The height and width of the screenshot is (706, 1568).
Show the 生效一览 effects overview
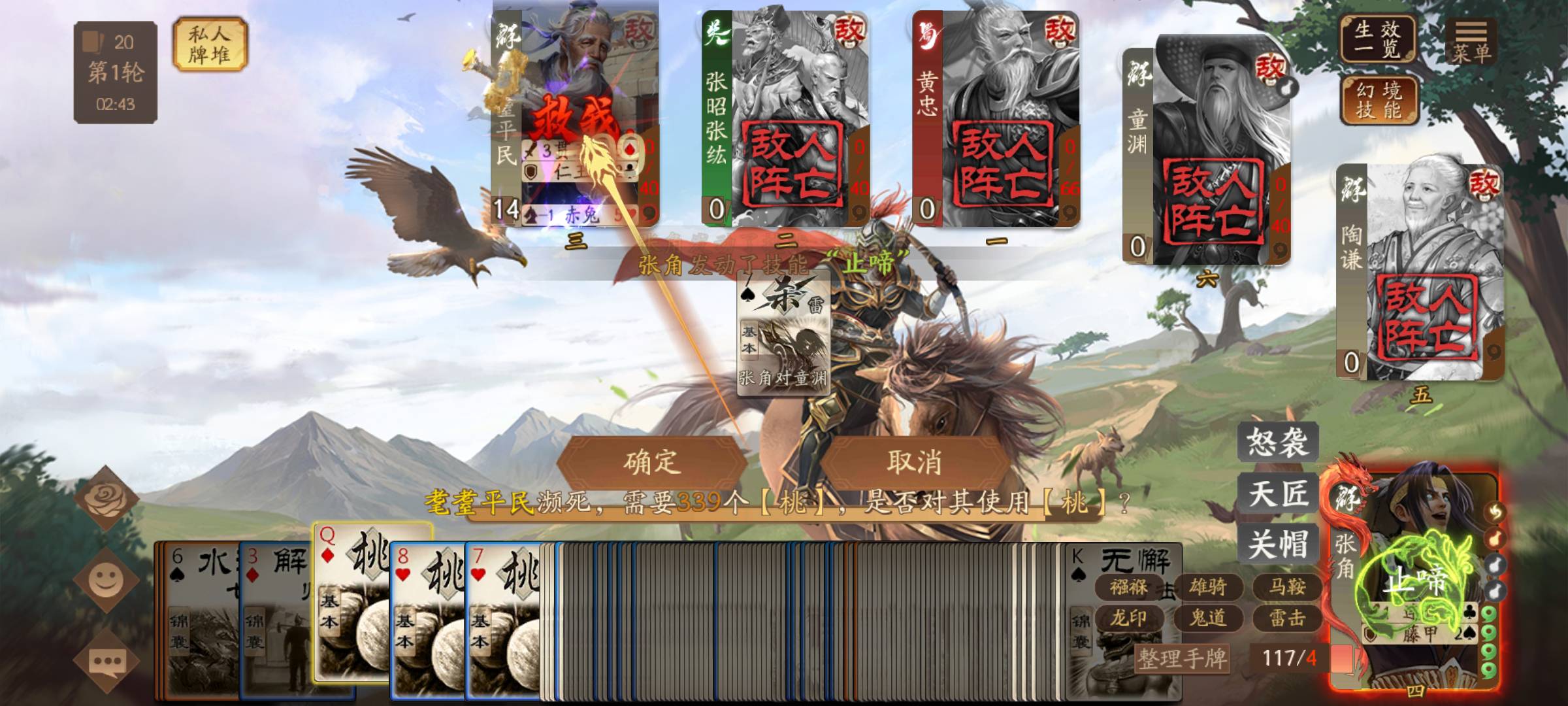click(1377, 39)
